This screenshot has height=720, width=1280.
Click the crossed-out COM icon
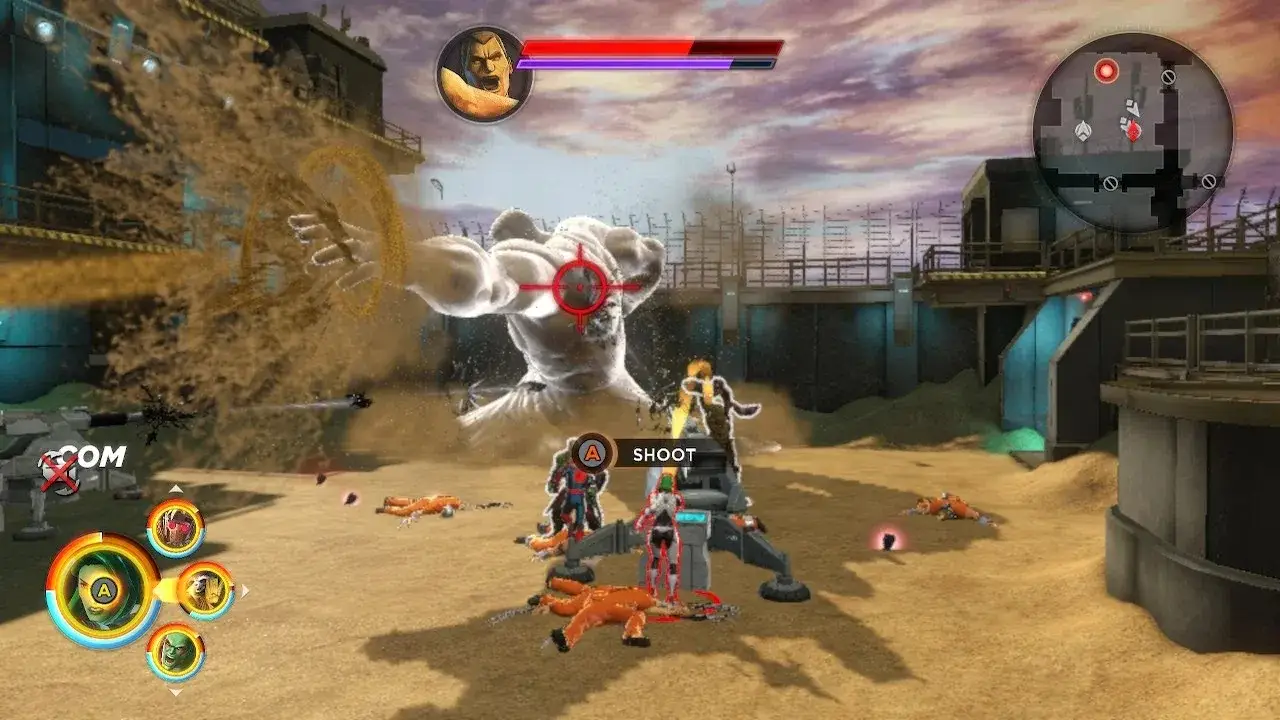pos(61,471)
